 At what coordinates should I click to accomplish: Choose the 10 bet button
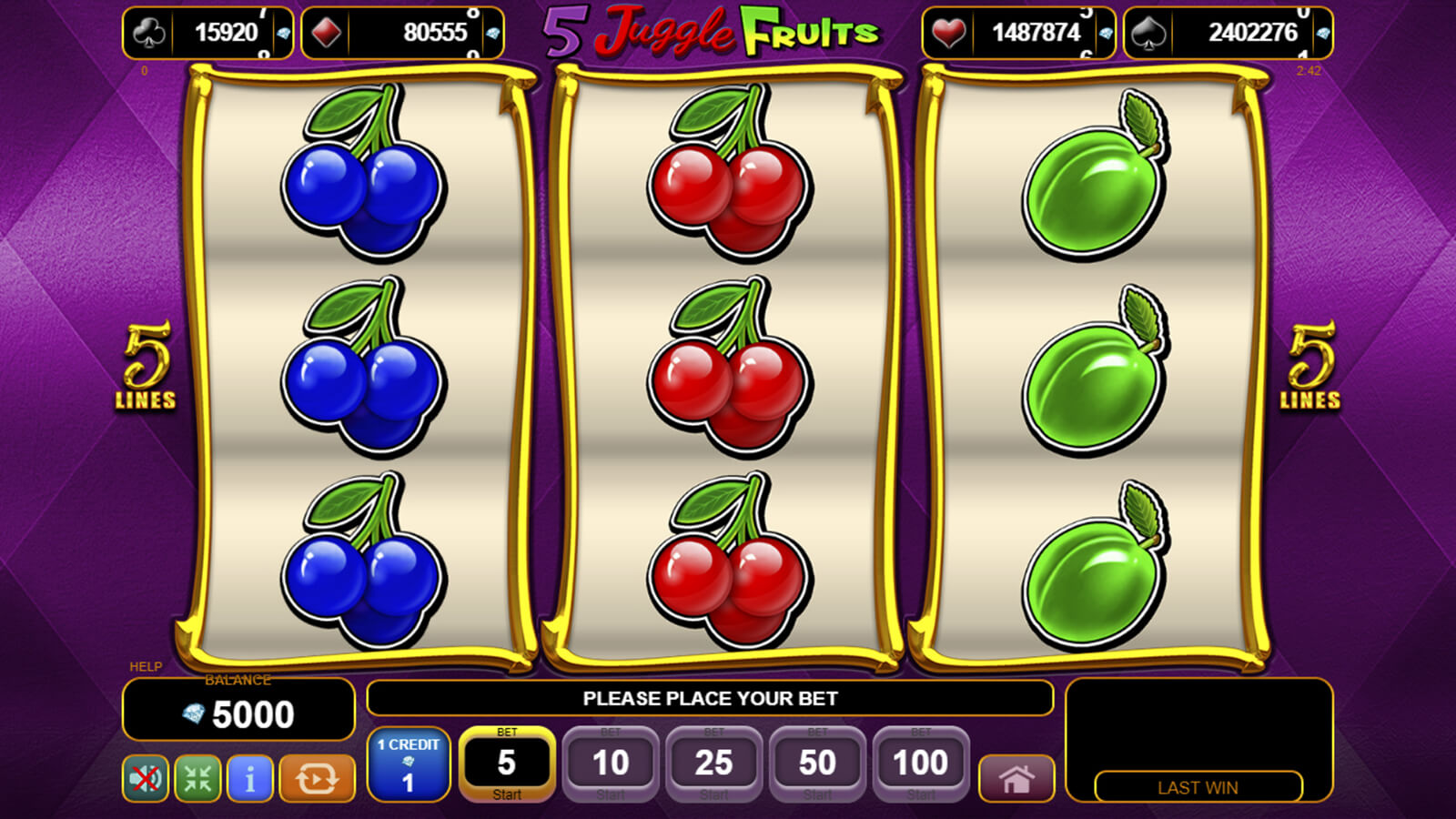611,763
